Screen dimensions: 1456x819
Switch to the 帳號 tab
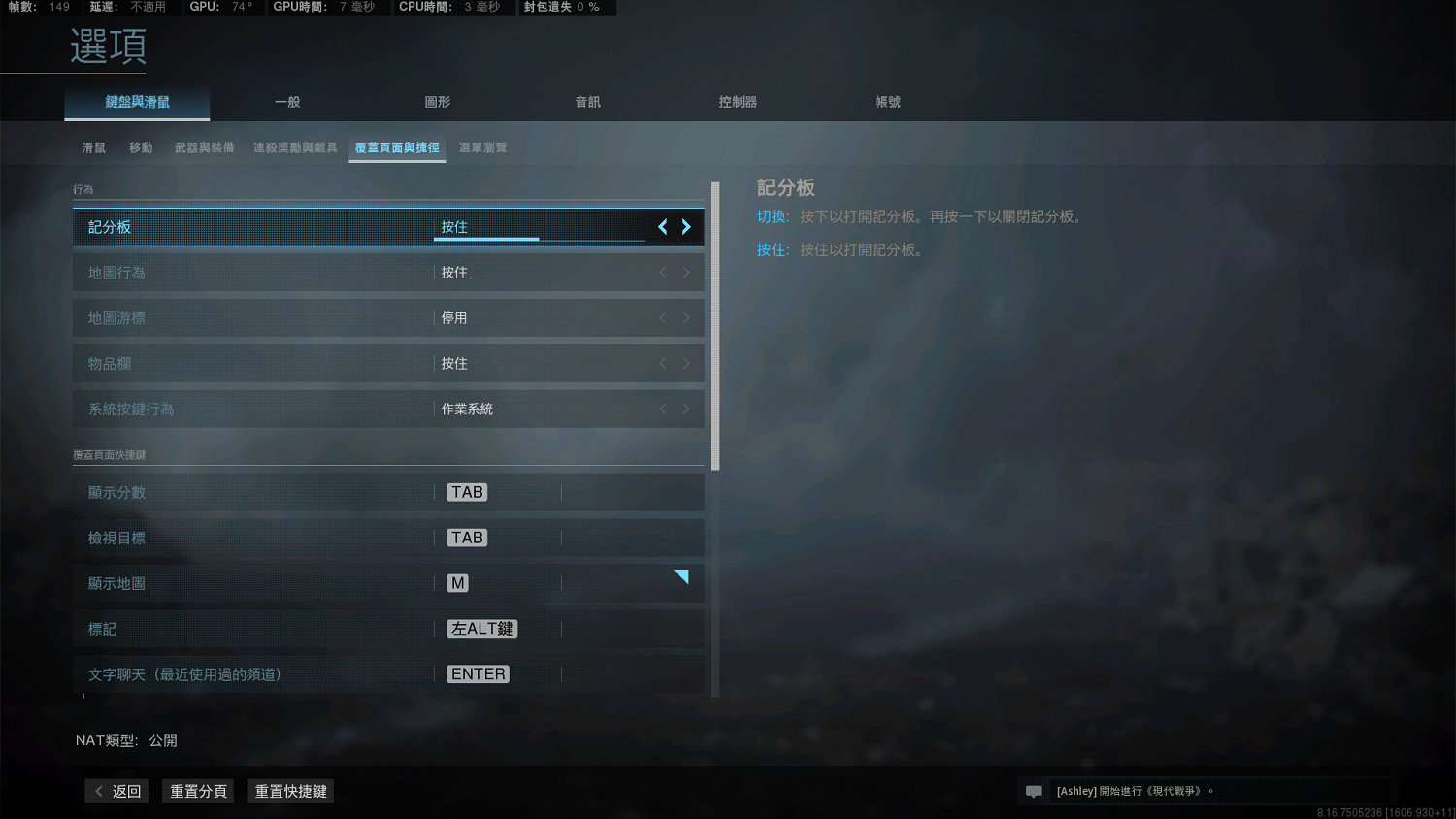[887, 101]
